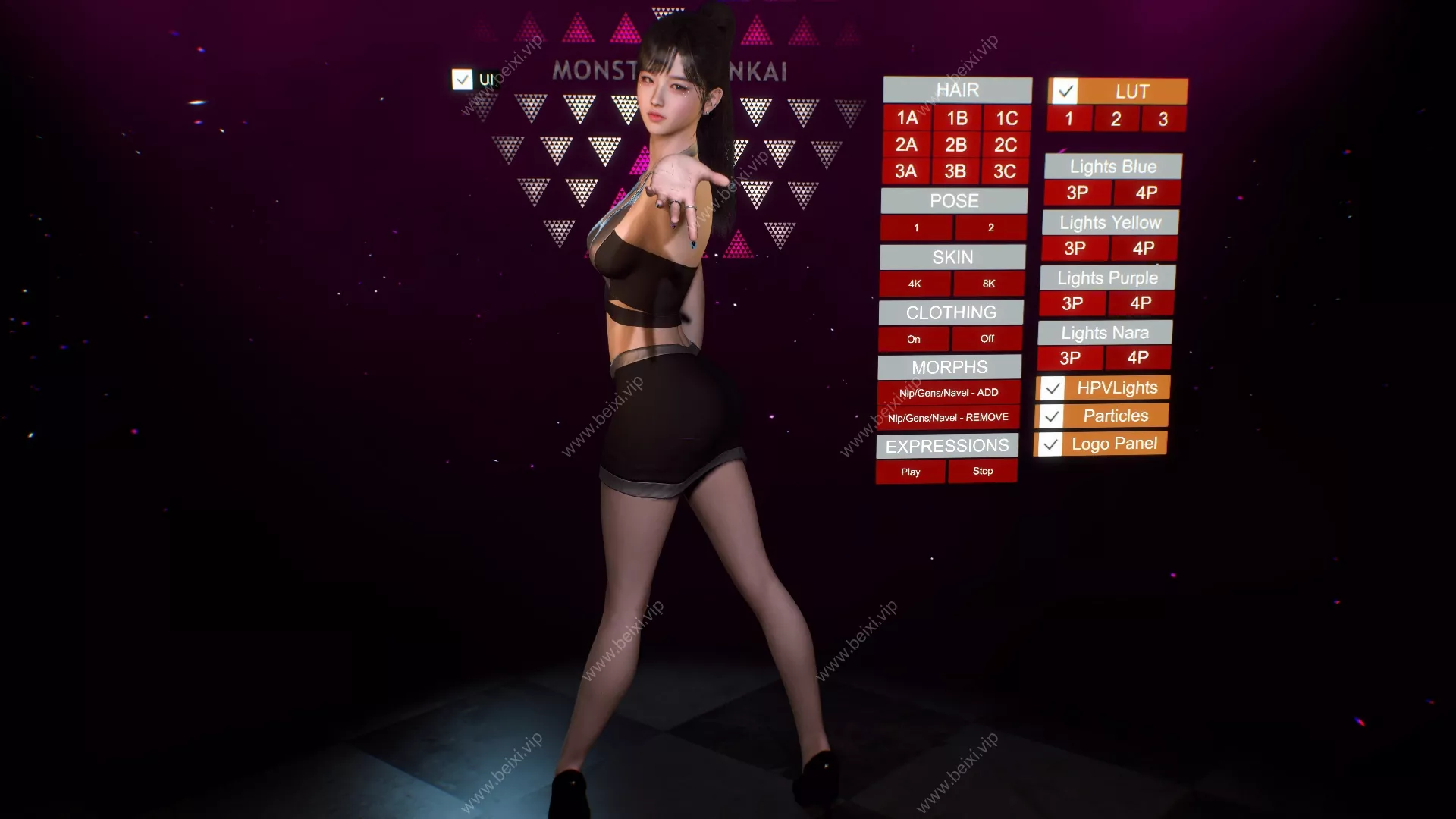Viewport: 1456px width, 819px height.
Task: Turn clothing On
Action: click(913, 339)
